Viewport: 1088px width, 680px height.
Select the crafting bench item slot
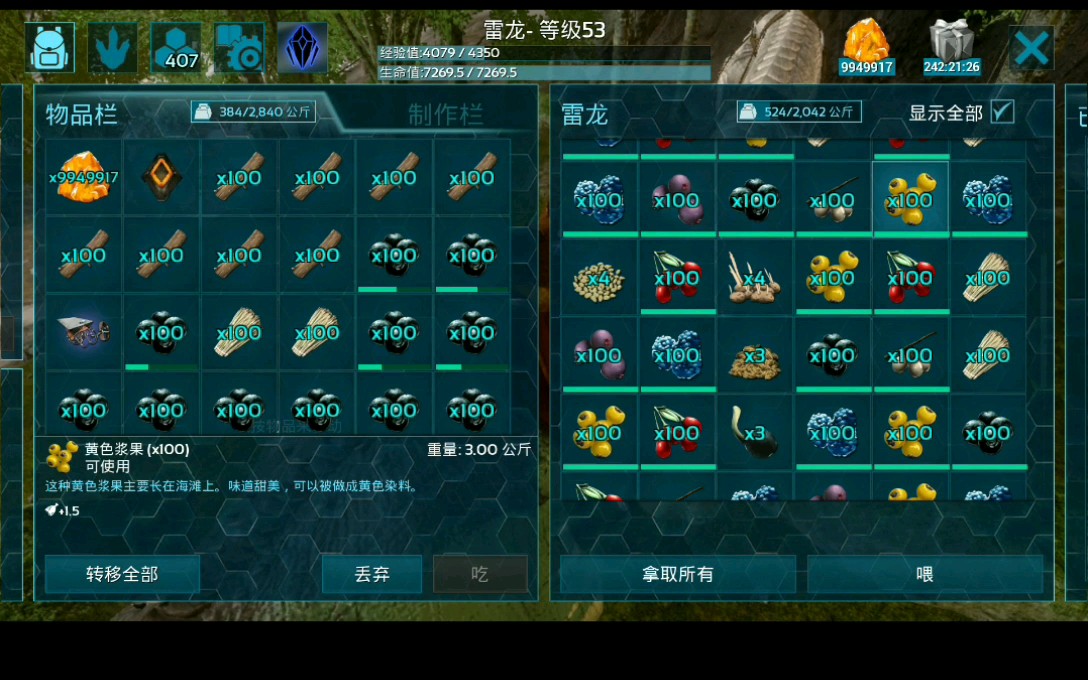click(84, 332)
